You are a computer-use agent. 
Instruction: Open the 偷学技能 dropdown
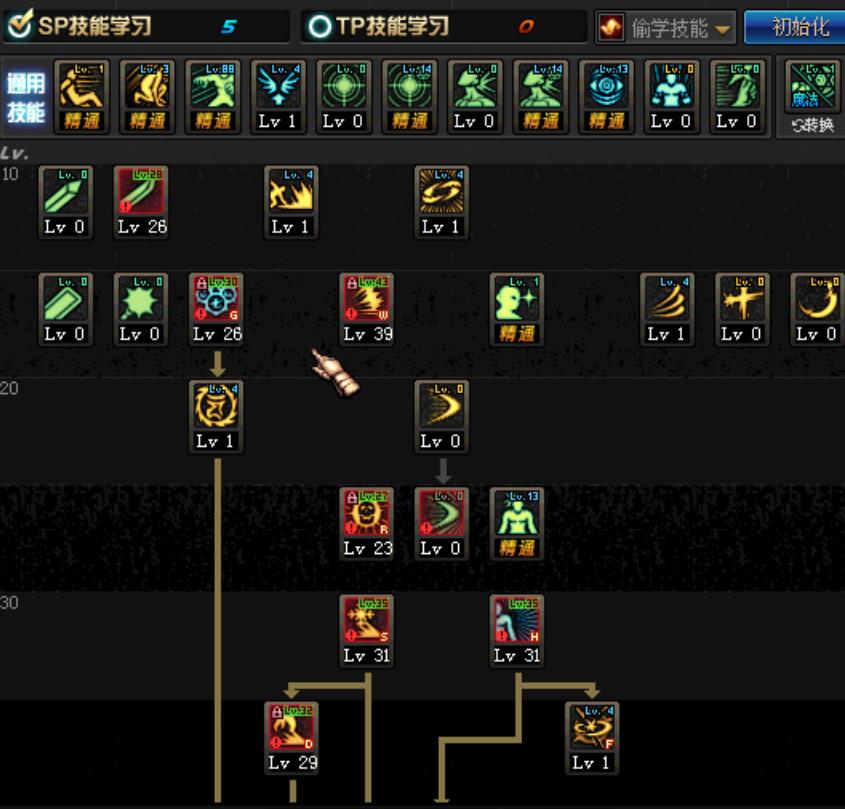(666, 27)
